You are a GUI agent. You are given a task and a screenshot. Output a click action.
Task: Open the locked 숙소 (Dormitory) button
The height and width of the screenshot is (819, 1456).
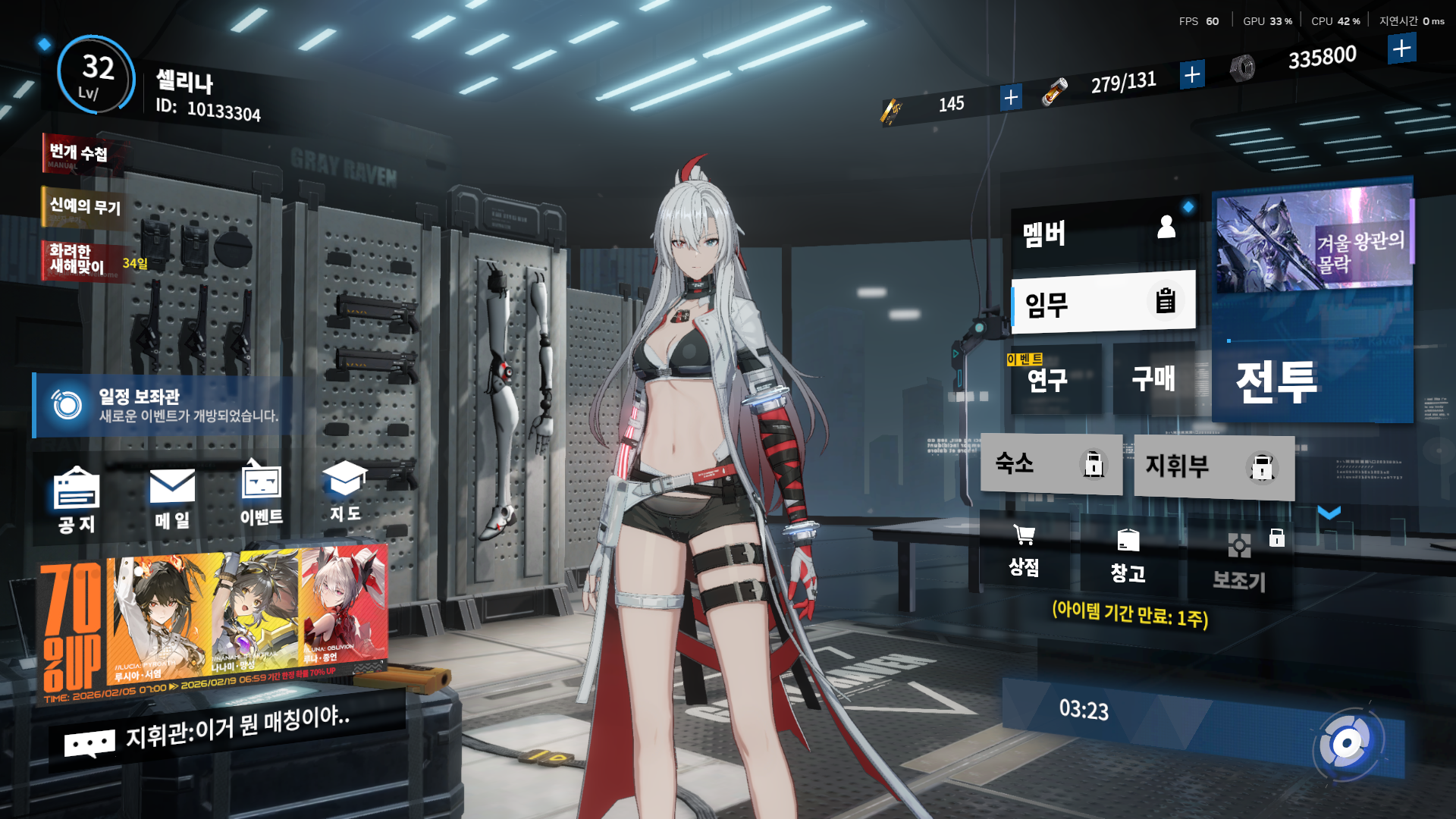tap(1051, 464)
